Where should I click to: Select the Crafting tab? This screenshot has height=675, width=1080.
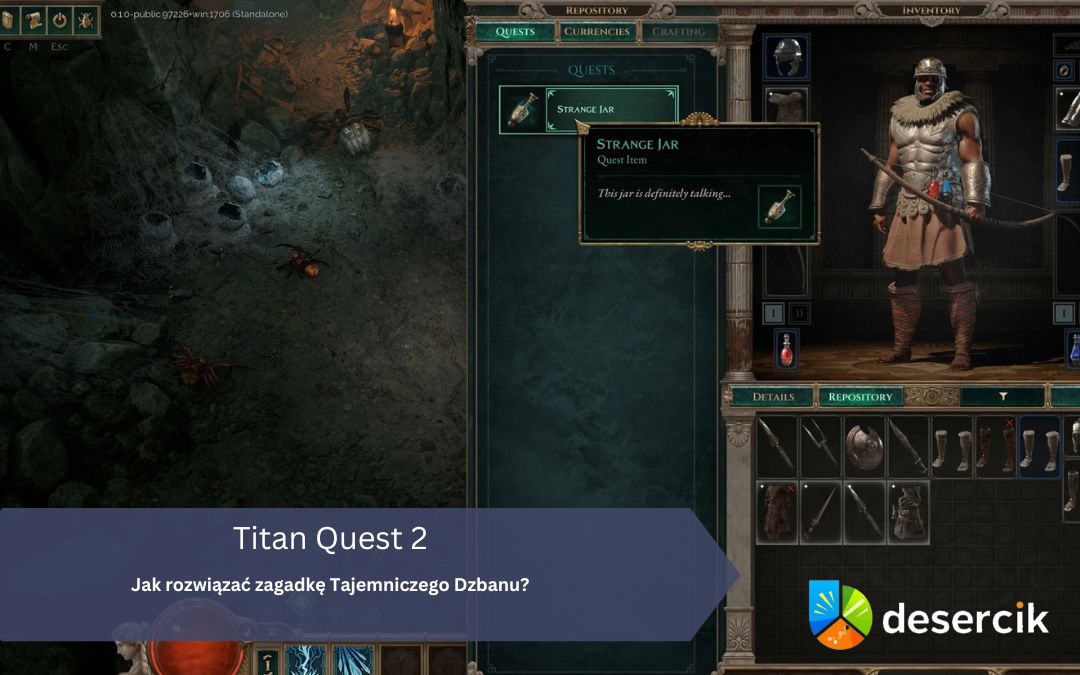pyautogui.click(x=677, y=32)
